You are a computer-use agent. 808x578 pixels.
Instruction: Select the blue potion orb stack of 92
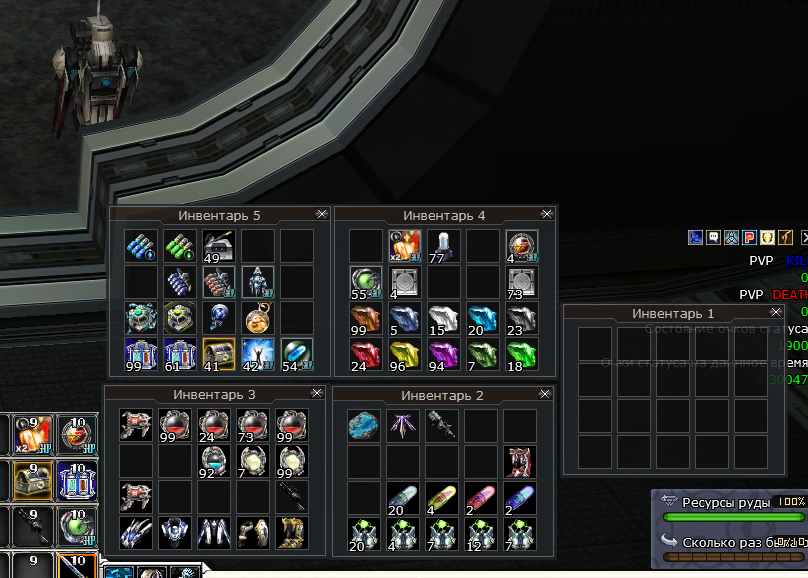(x=213, y=460)
